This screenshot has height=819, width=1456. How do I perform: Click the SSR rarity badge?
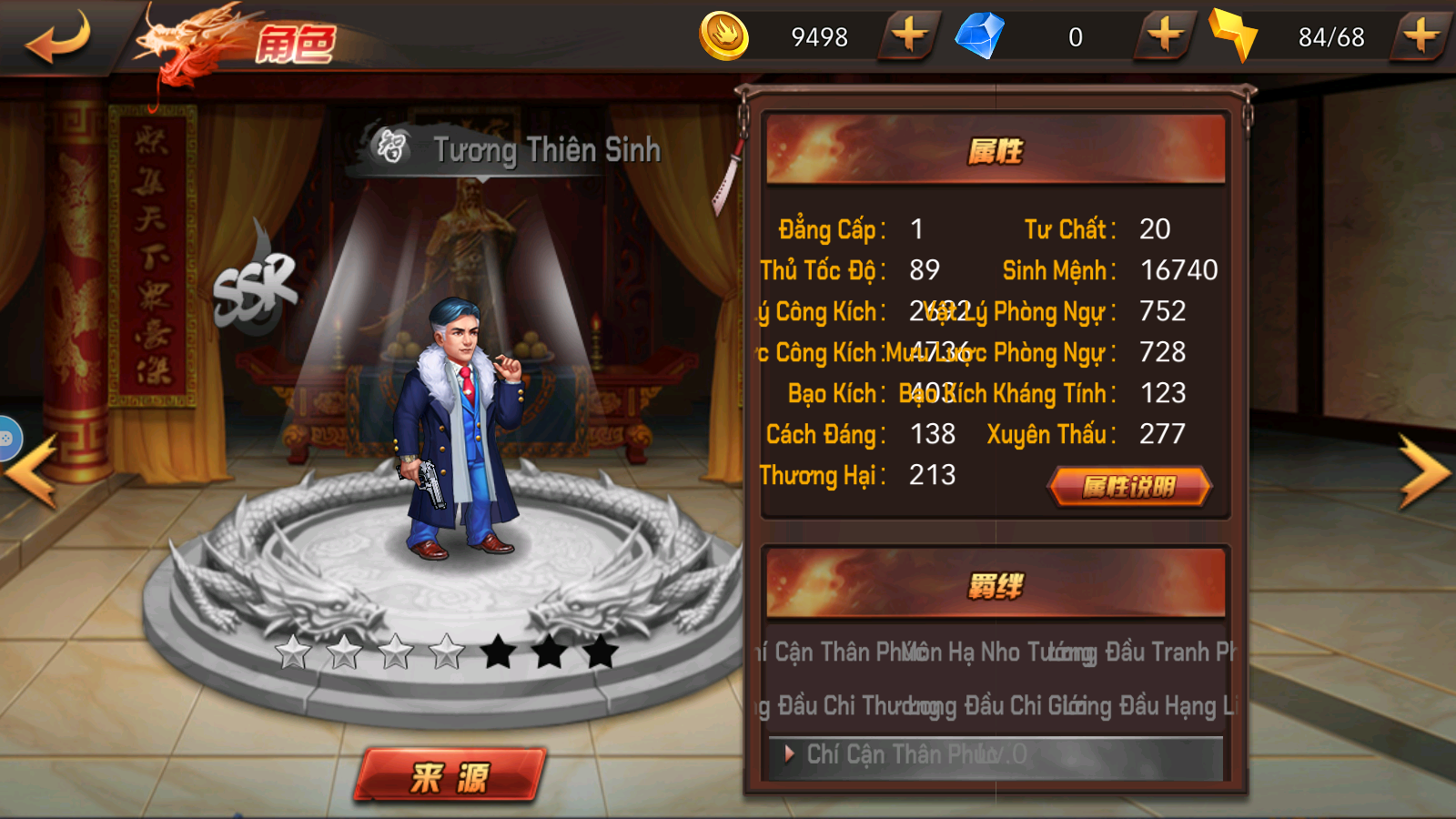(258, 287)
